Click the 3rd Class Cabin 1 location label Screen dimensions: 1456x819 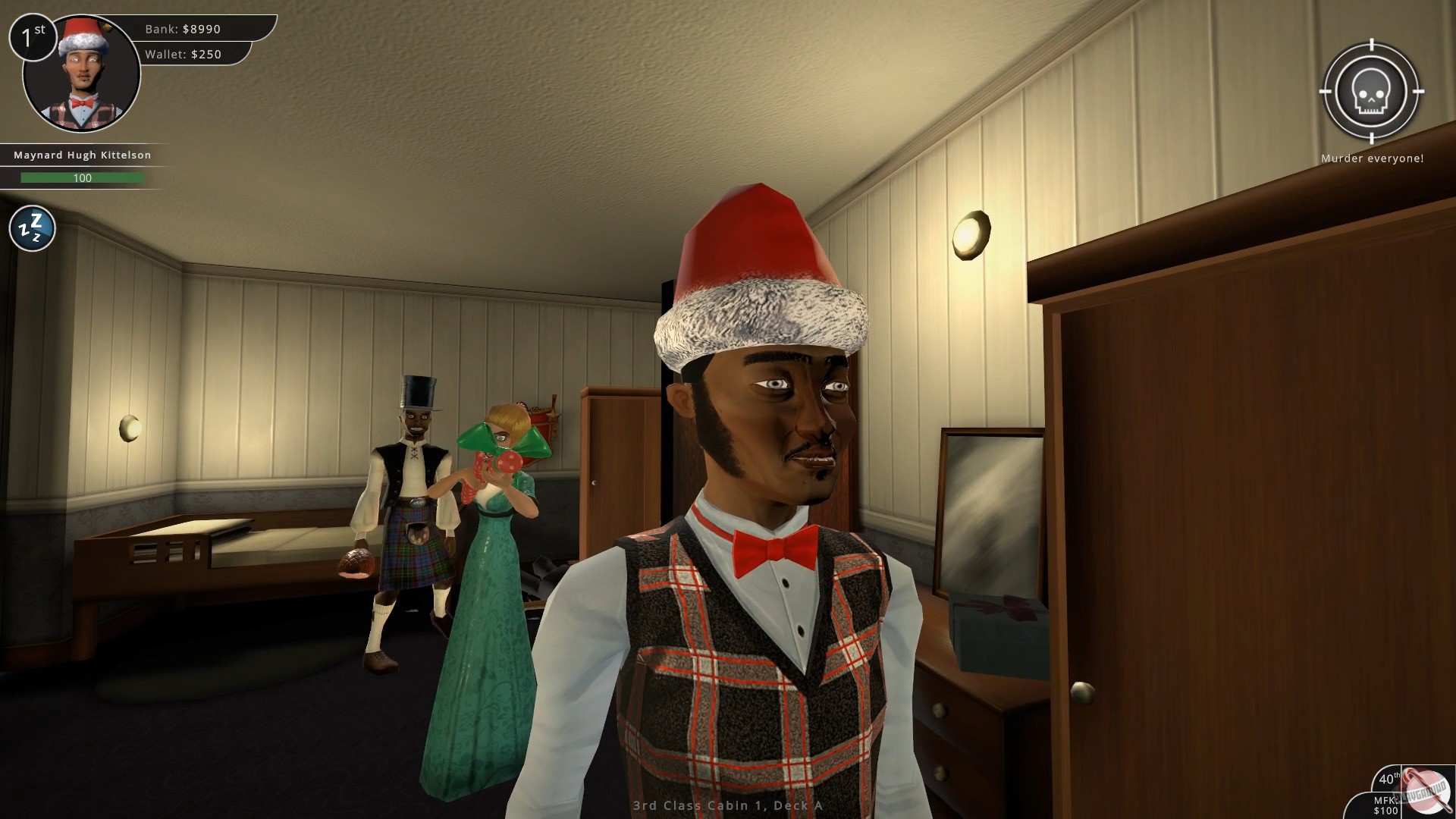726,807
